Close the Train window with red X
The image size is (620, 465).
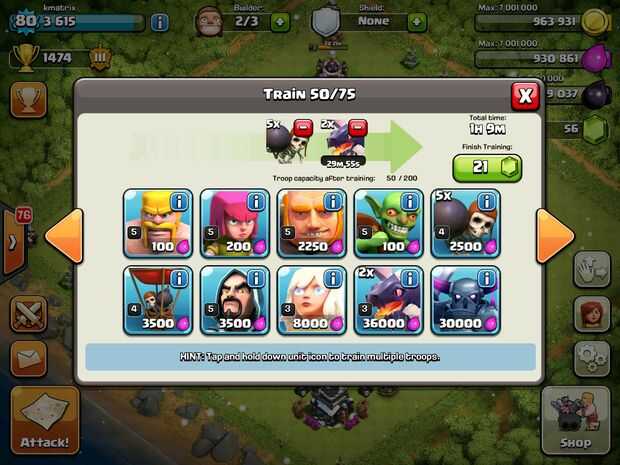(x=525, y=95)
